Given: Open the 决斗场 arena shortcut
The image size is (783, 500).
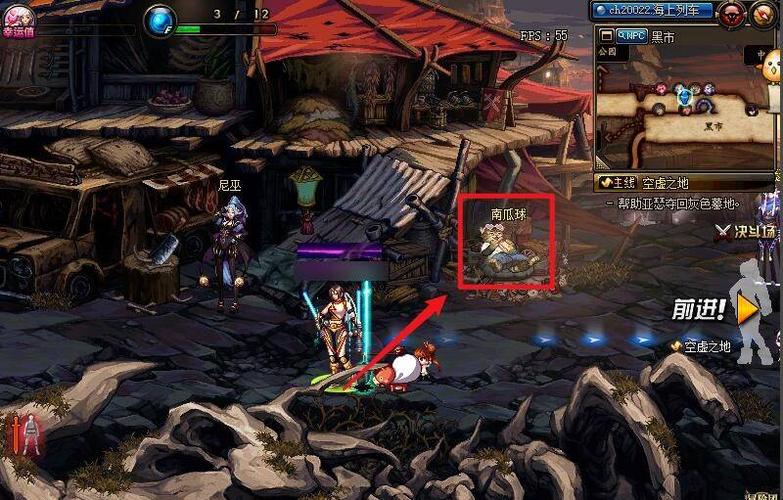Looking at the screenshot, I should (x=745, y=232).
